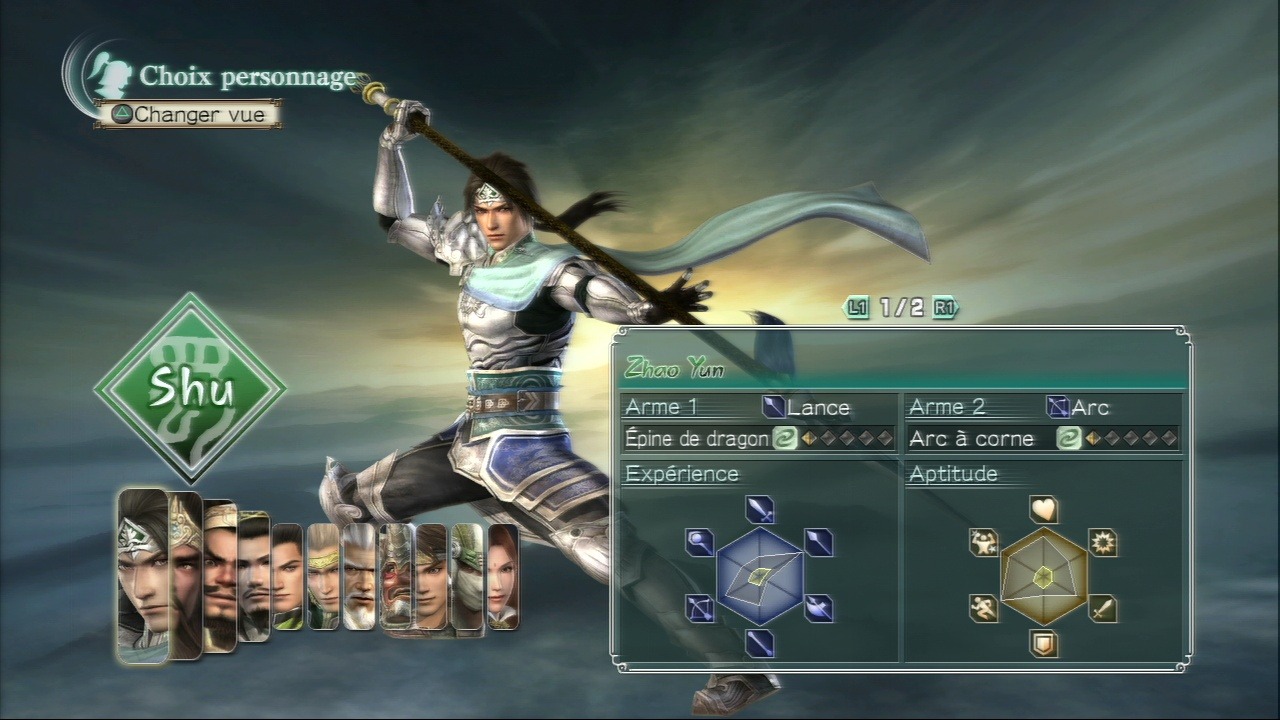
Task: Select the white-haired, white-bearded elder portrait
Action: [359, 577]
